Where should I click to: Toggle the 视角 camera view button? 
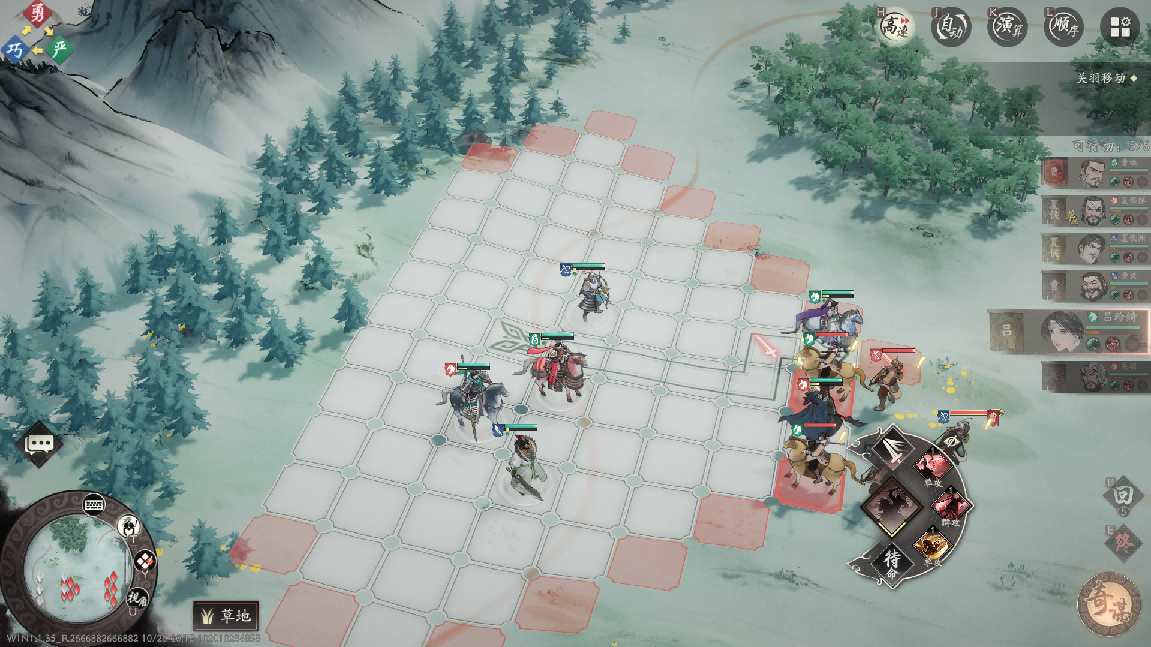[136, 598]
